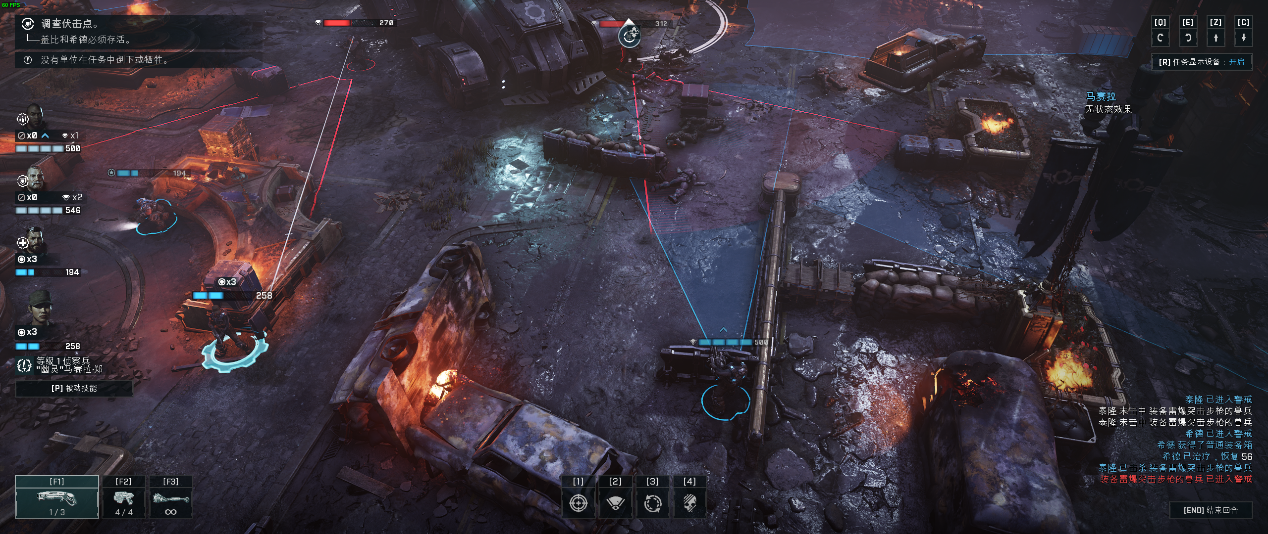Activate the skull face ability
The image size is (1268, 534).
pos(689,503)
